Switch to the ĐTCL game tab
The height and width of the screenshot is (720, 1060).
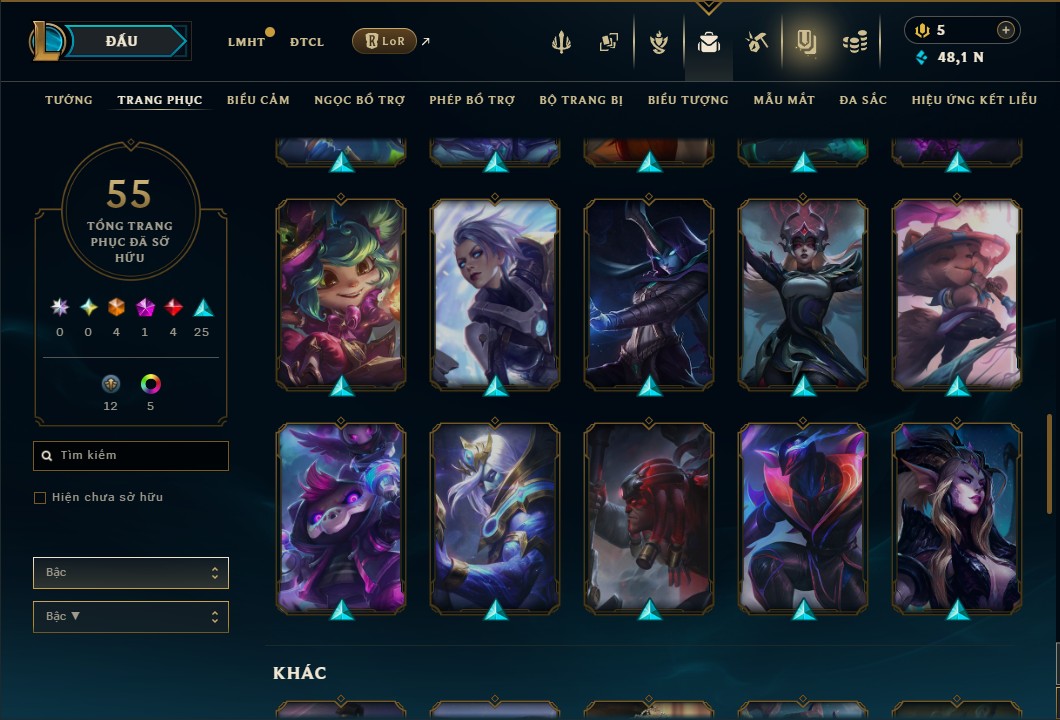pyautogui.click(x=307, y=42)
